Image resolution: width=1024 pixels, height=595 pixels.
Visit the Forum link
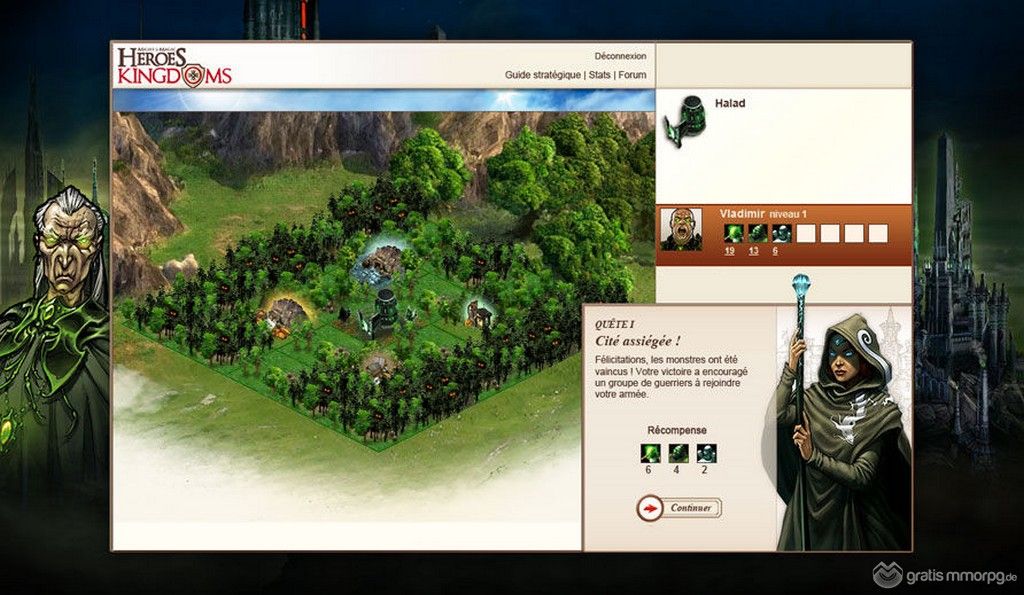pyautogui.click(x=632, y=75)
